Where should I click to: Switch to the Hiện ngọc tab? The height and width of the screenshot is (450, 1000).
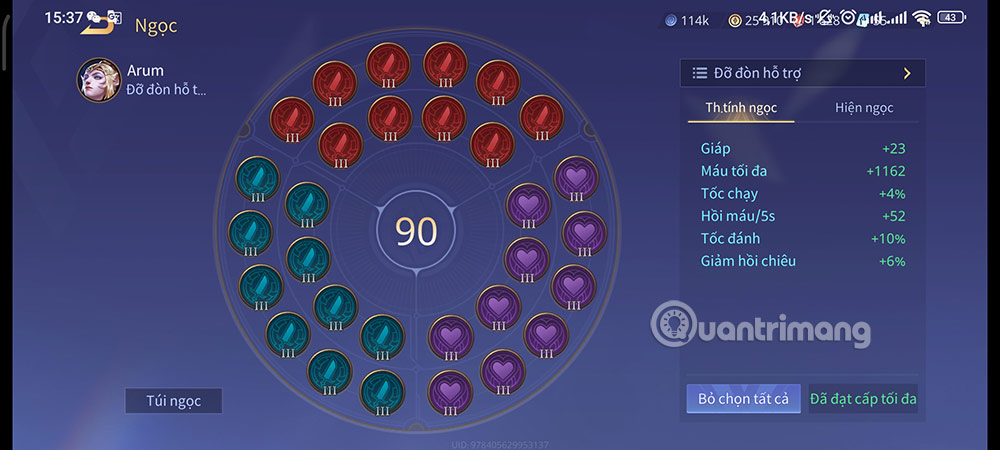[864, 108]
